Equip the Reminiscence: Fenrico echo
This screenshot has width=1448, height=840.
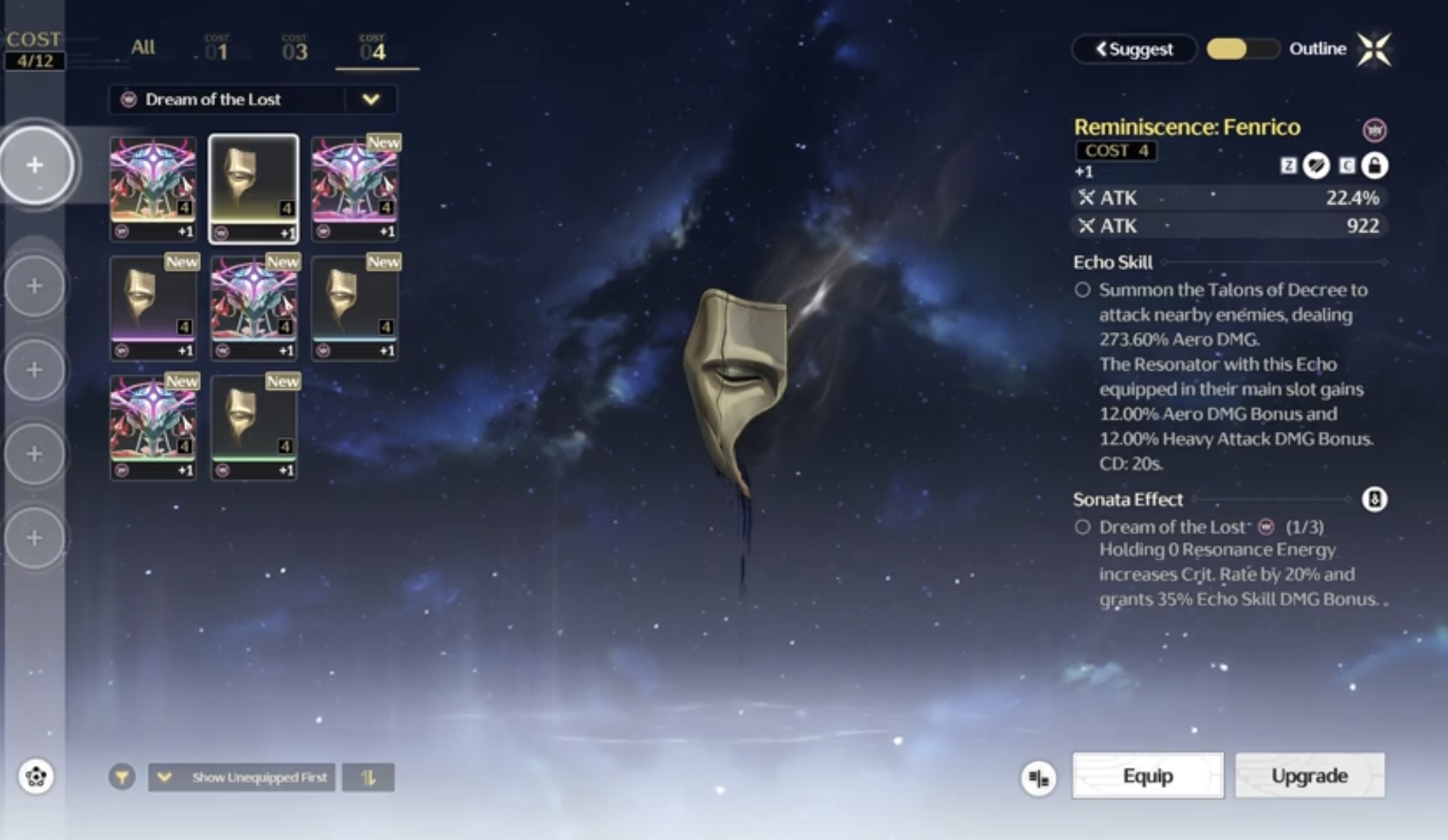tap(1147, 775)
